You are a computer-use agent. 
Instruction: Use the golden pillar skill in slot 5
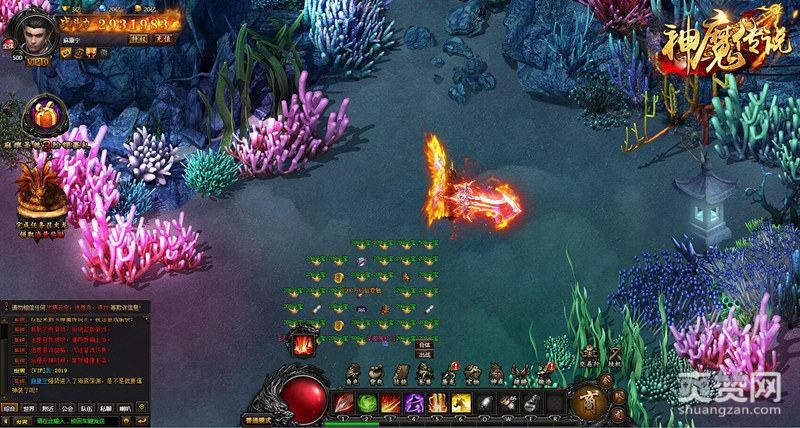tap(437, 404)
